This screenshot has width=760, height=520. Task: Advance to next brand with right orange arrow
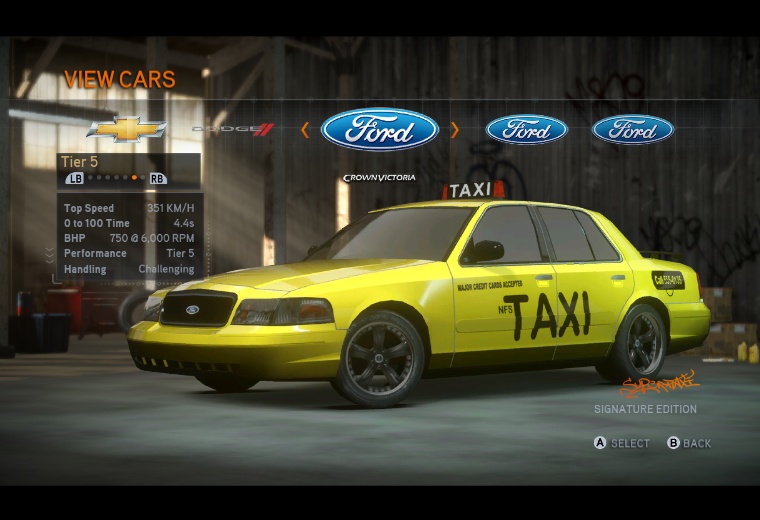pyautogui.click(x=455, y=129)
